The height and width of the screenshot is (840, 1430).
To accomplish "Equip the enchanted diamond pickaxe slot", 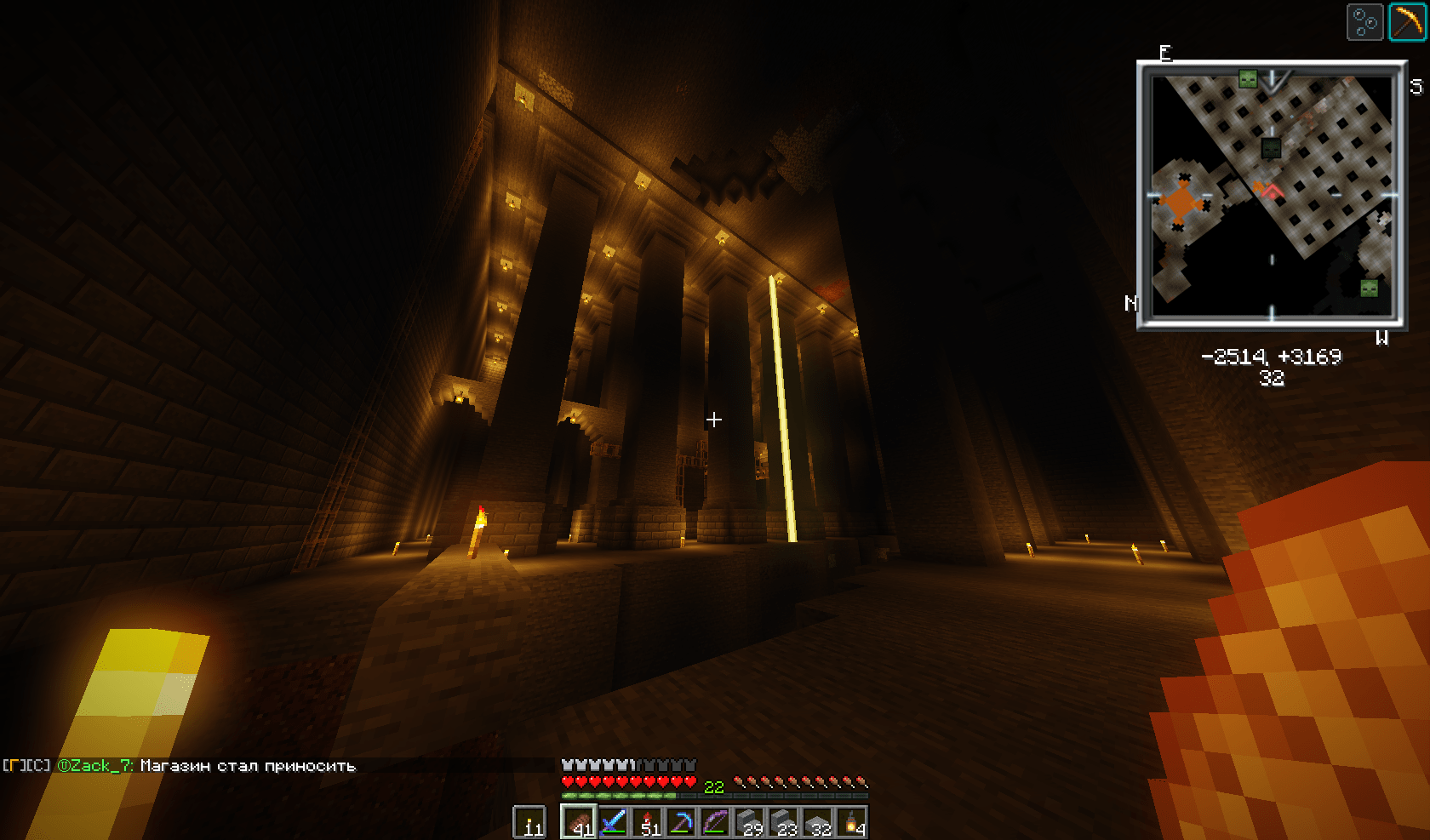I will [681, 822].
